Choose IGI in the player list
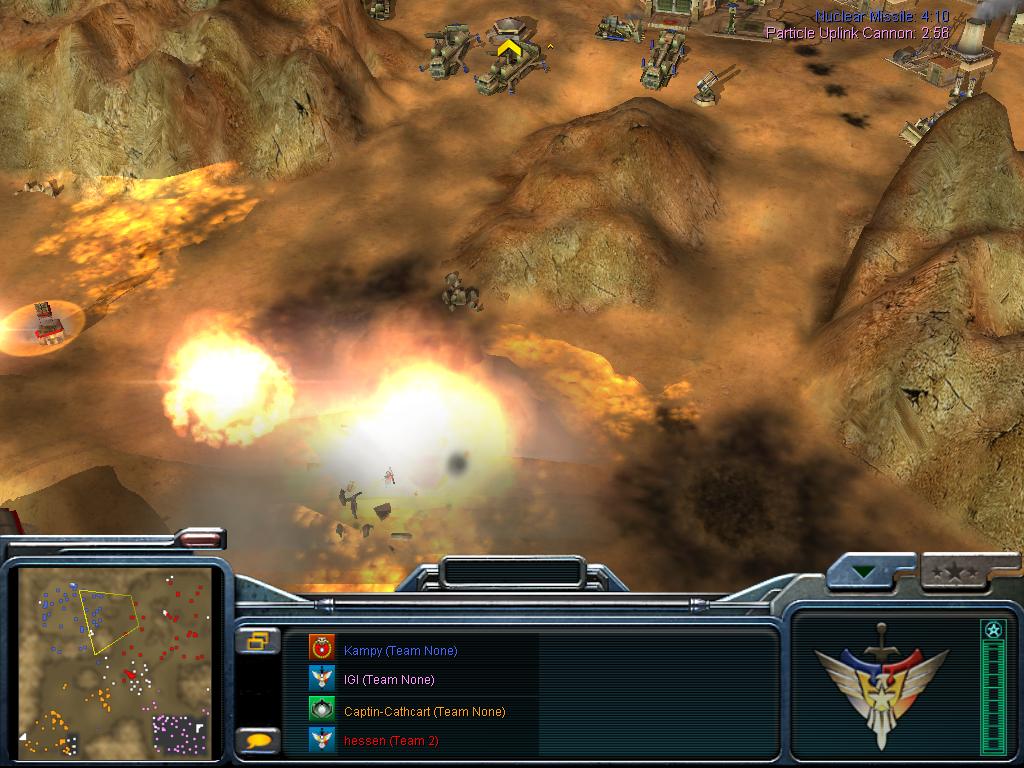The height and width of the screenshot is (768, 1024). [x=389, y=680]
